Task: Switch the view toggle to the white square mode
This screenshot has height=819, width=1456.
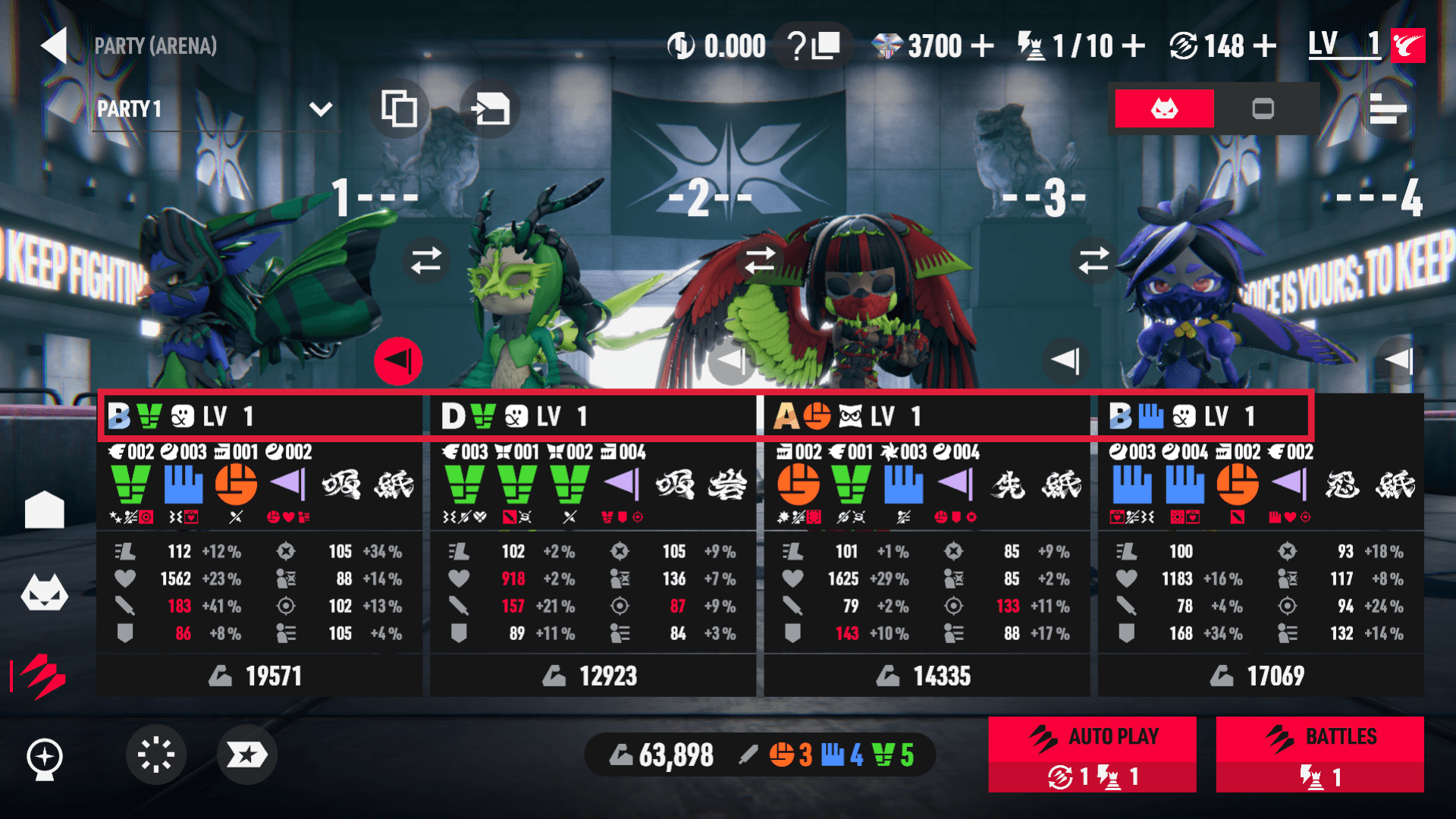Action: 1263,108
